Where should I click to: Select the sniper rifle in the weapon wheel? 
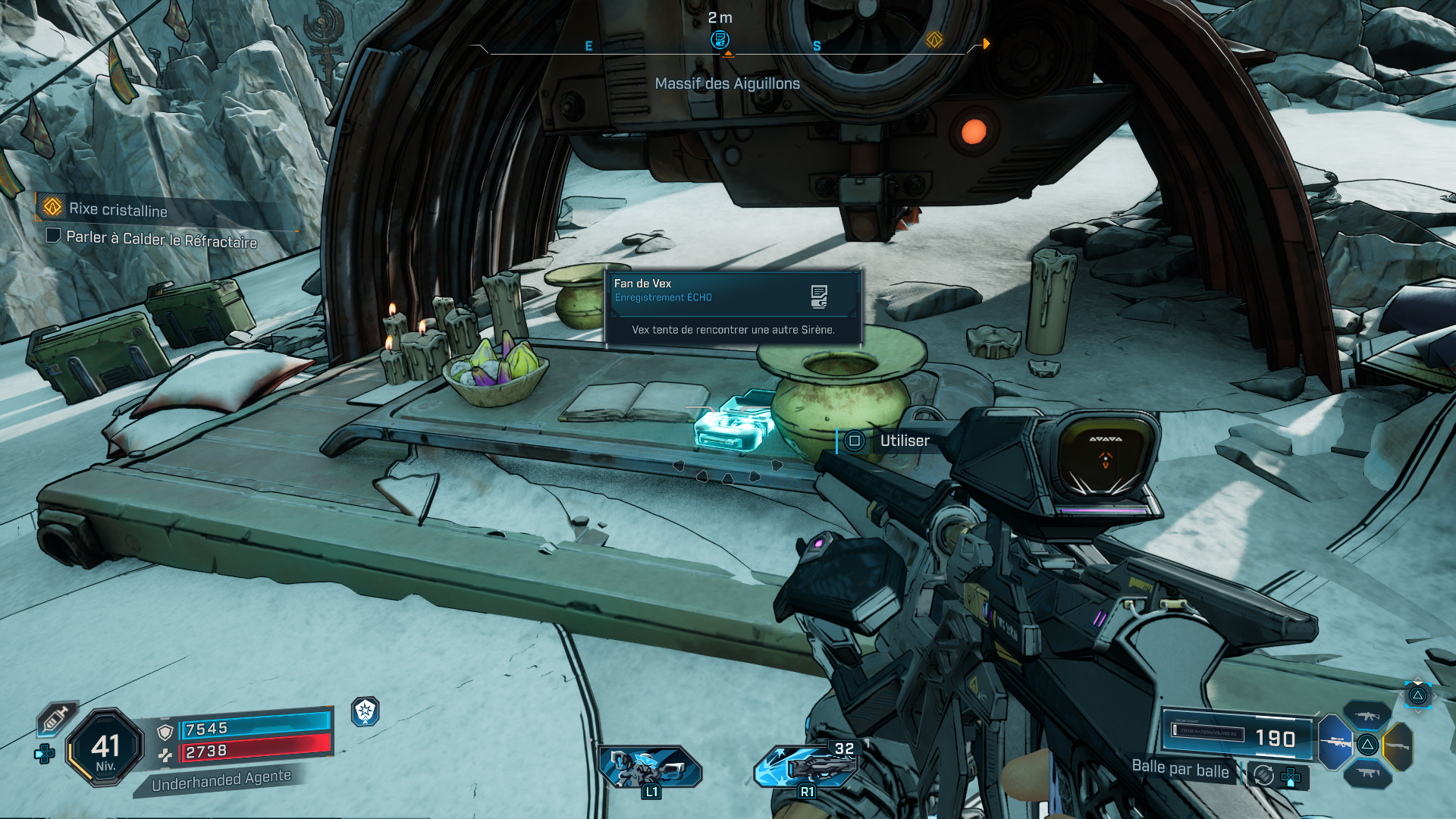tap(1336, 745)
